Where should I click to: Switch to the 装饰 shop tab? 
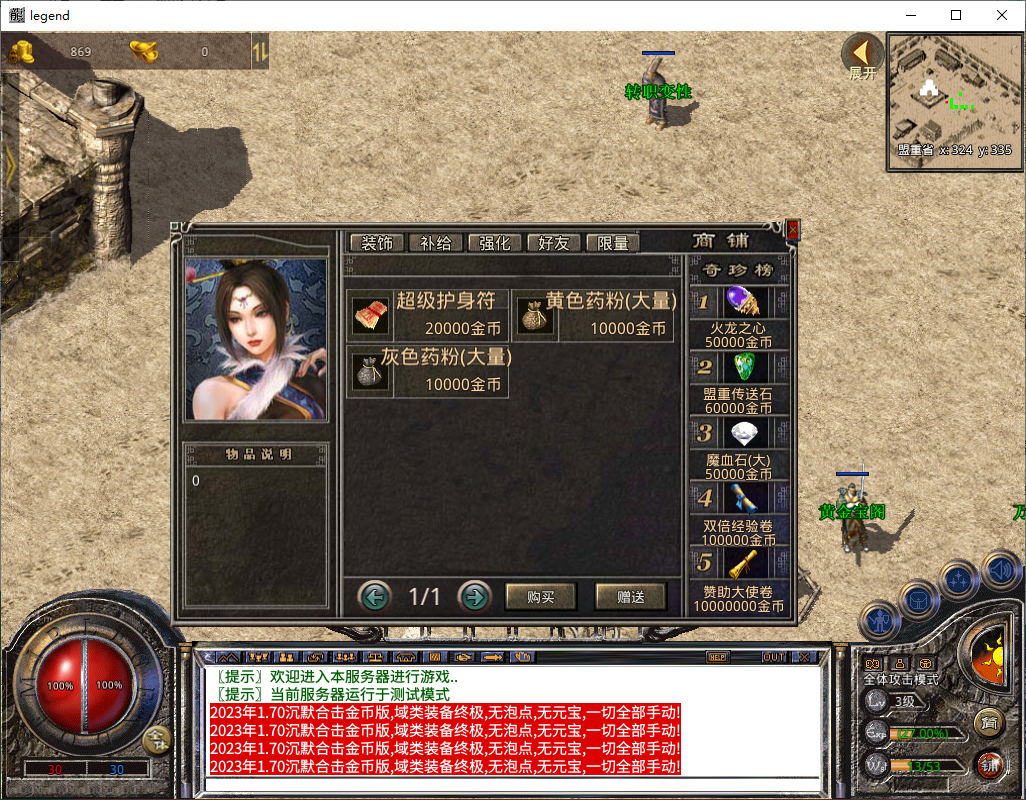(x=377, y=243)
